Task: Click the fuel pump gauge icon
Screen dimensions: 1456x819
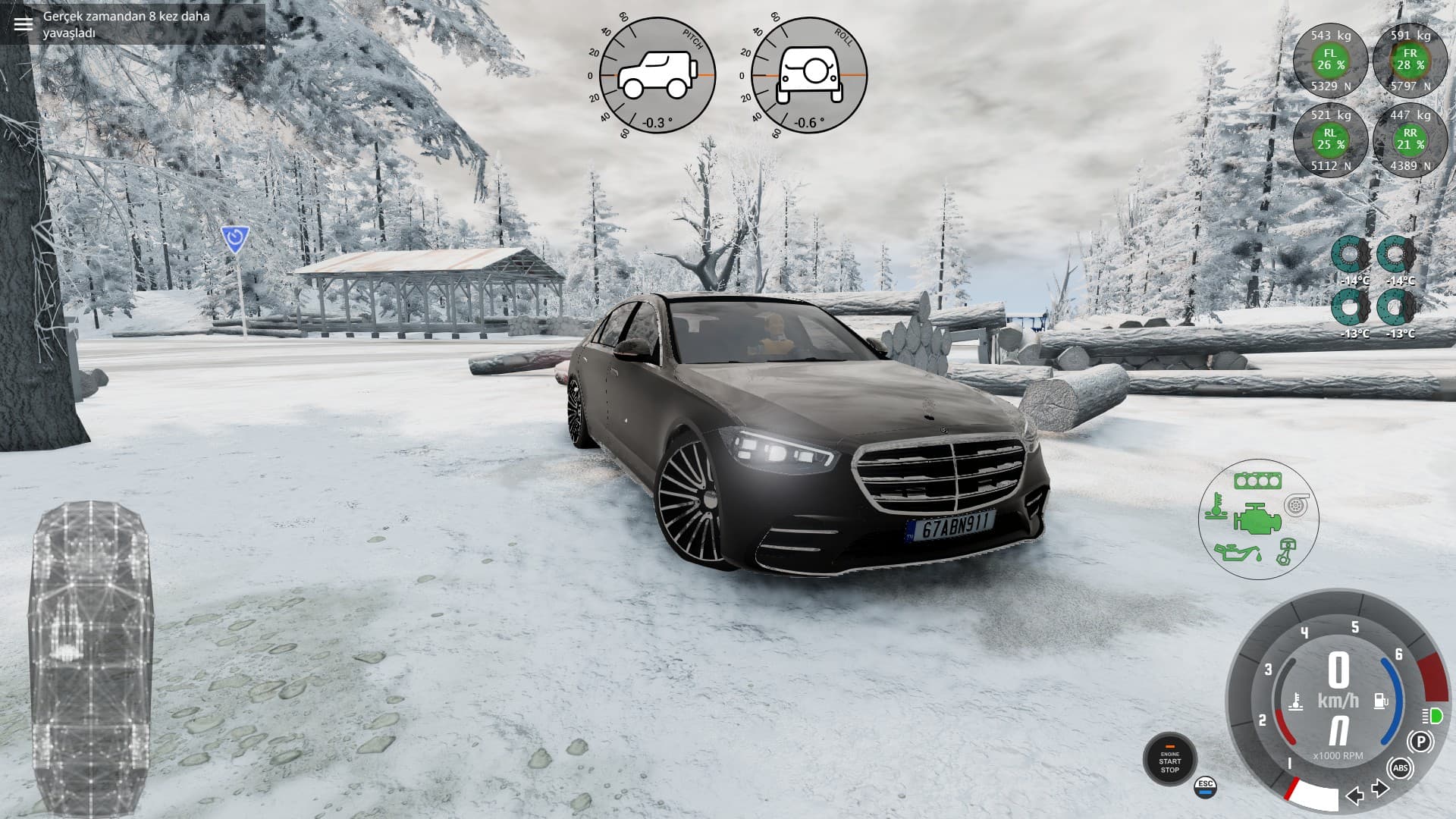Action: [x=1381, y=700]
